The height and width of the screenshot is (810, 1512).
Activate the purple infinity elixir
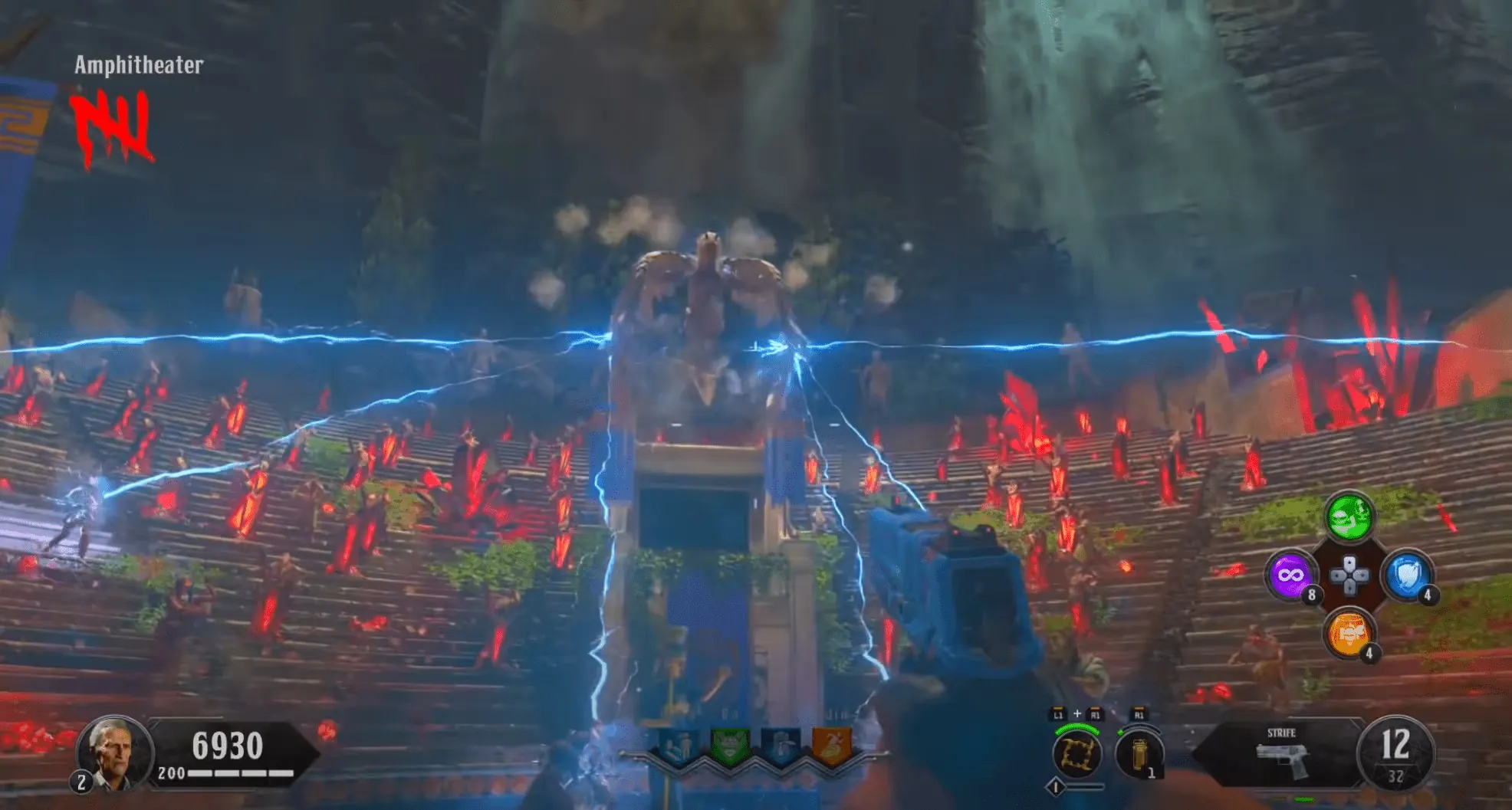(1290, 575)
